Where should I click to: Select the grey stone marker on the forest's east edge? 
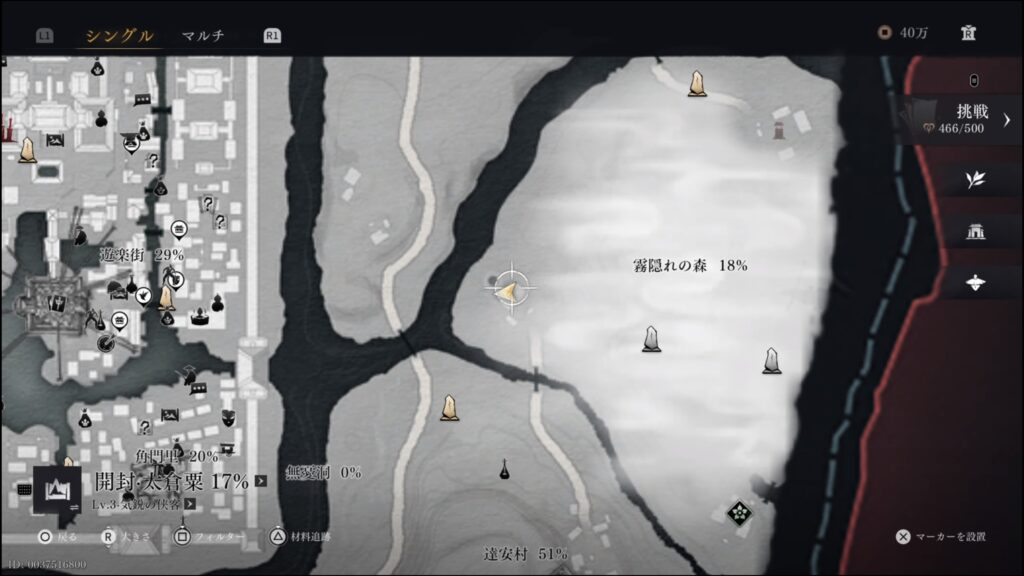pos(771,360)
